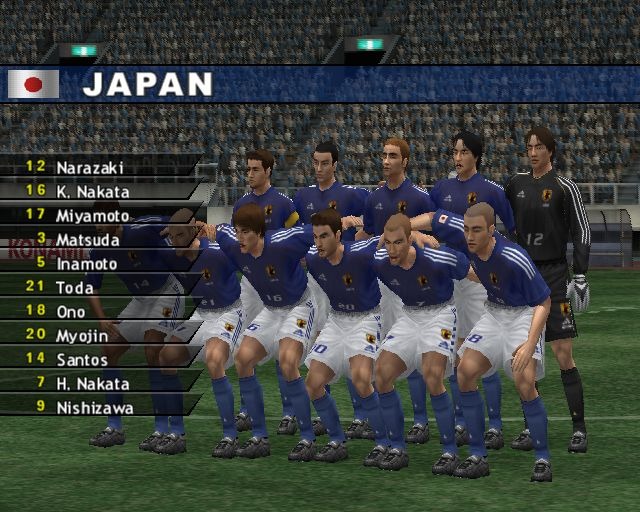Image resolution: width=640 pixels, height=512 pixels.
Task: Choose K. Nakata's lineup row
Action: [92, 191]
